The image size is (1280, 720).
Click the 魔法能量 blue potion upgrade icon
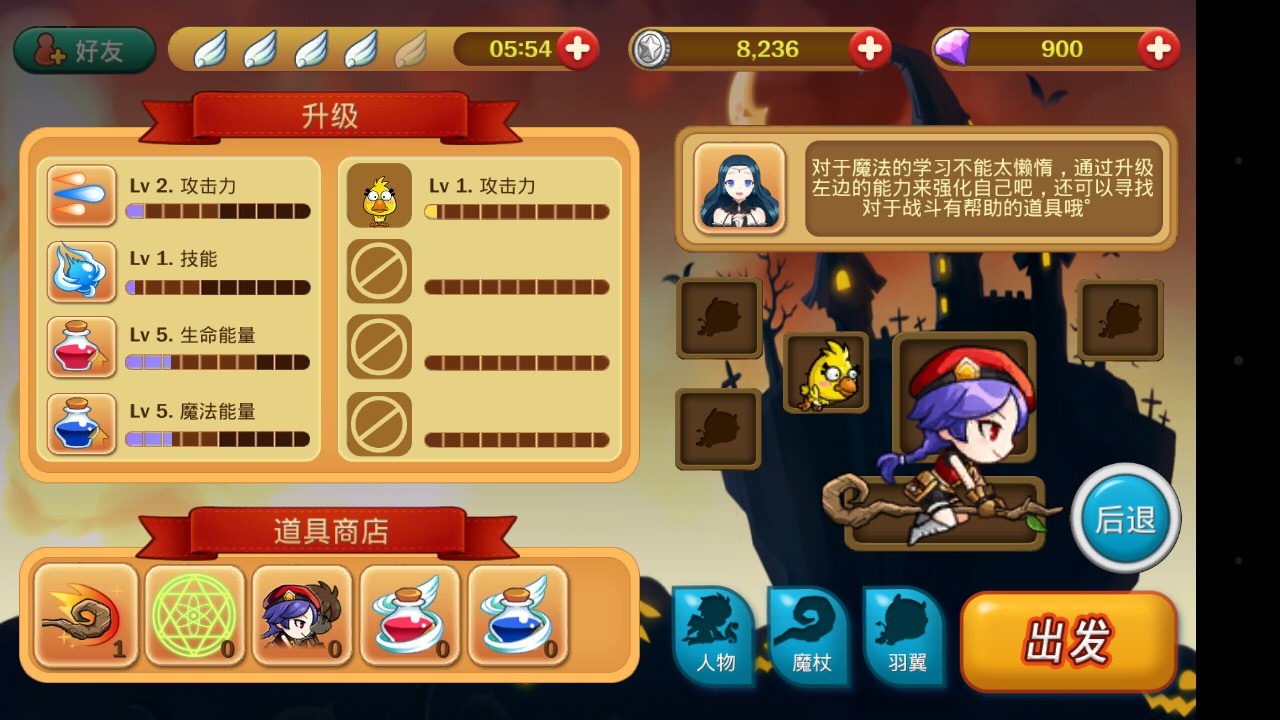(81, 423)
